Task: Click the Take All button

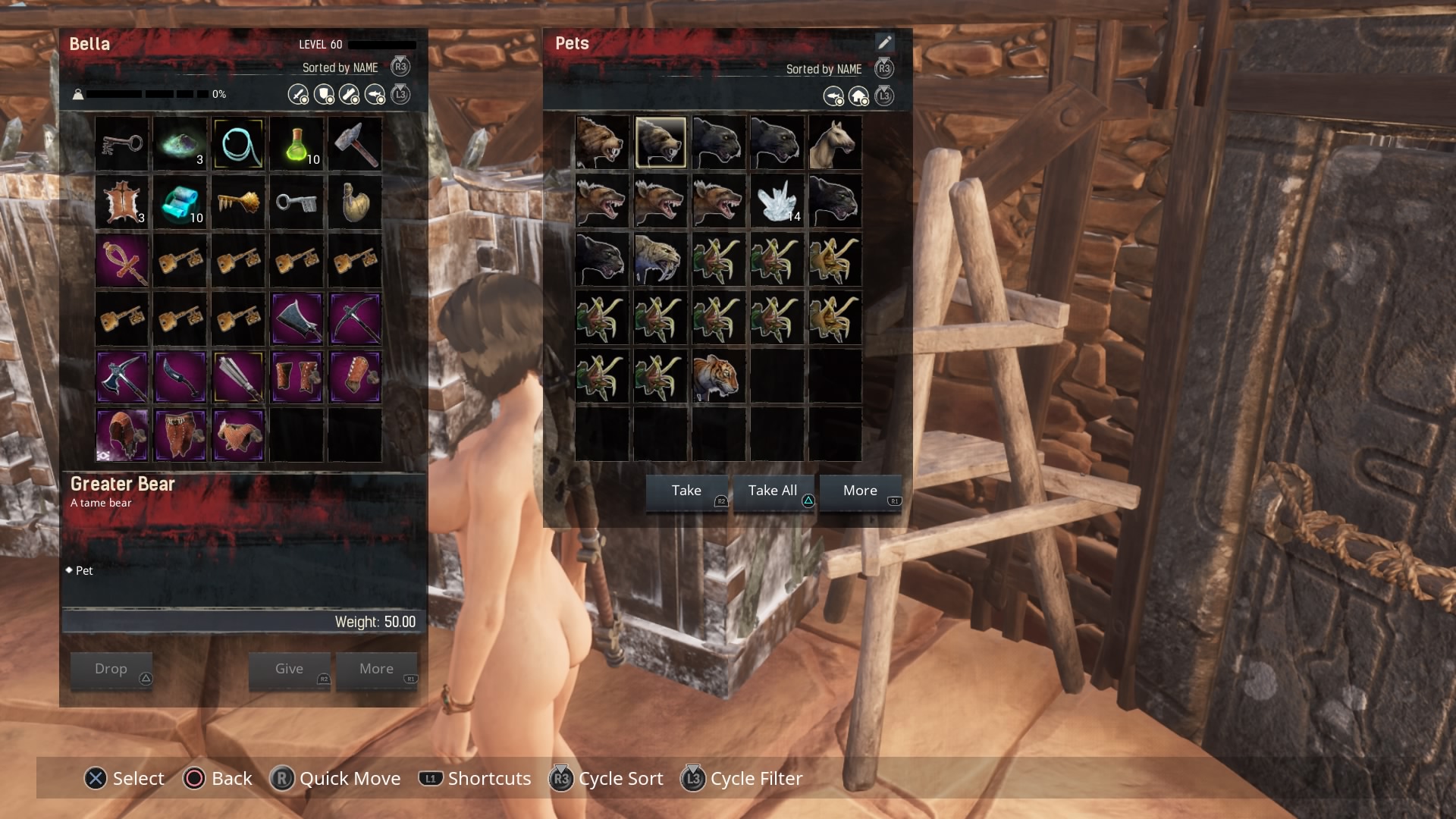Action: [x=773, y=491]
